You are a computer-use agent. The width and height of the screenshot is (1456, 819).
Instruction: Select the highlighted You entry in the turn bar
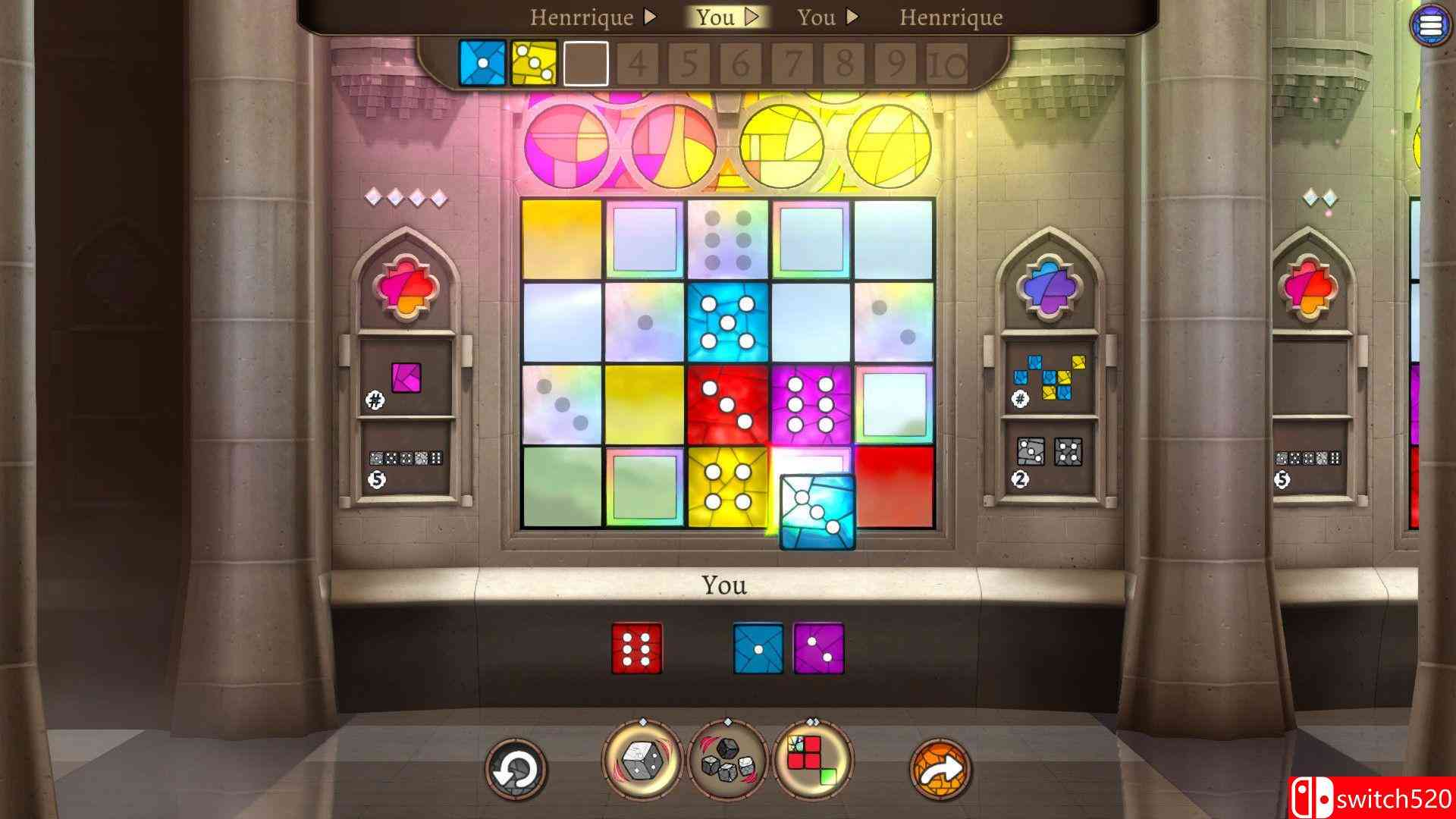coord(717,17)
